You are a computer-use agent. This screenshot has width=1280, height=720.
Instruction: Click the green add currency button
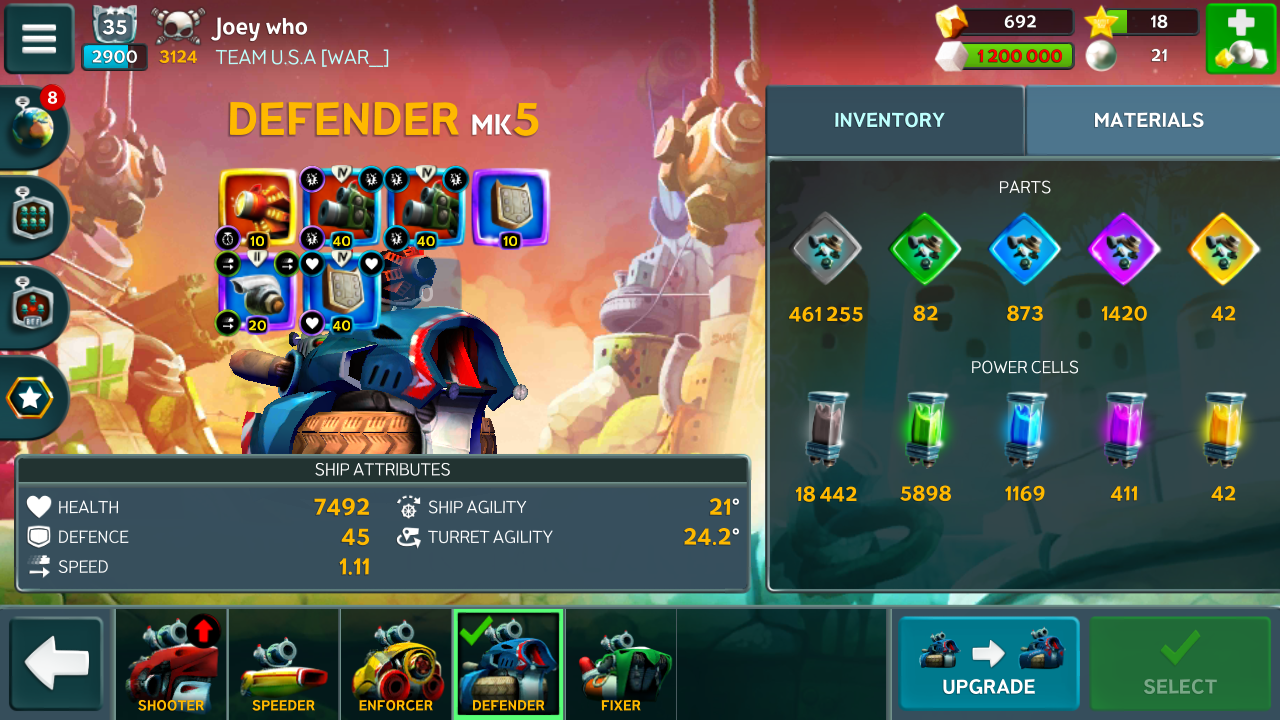(x=1239, y=39)
